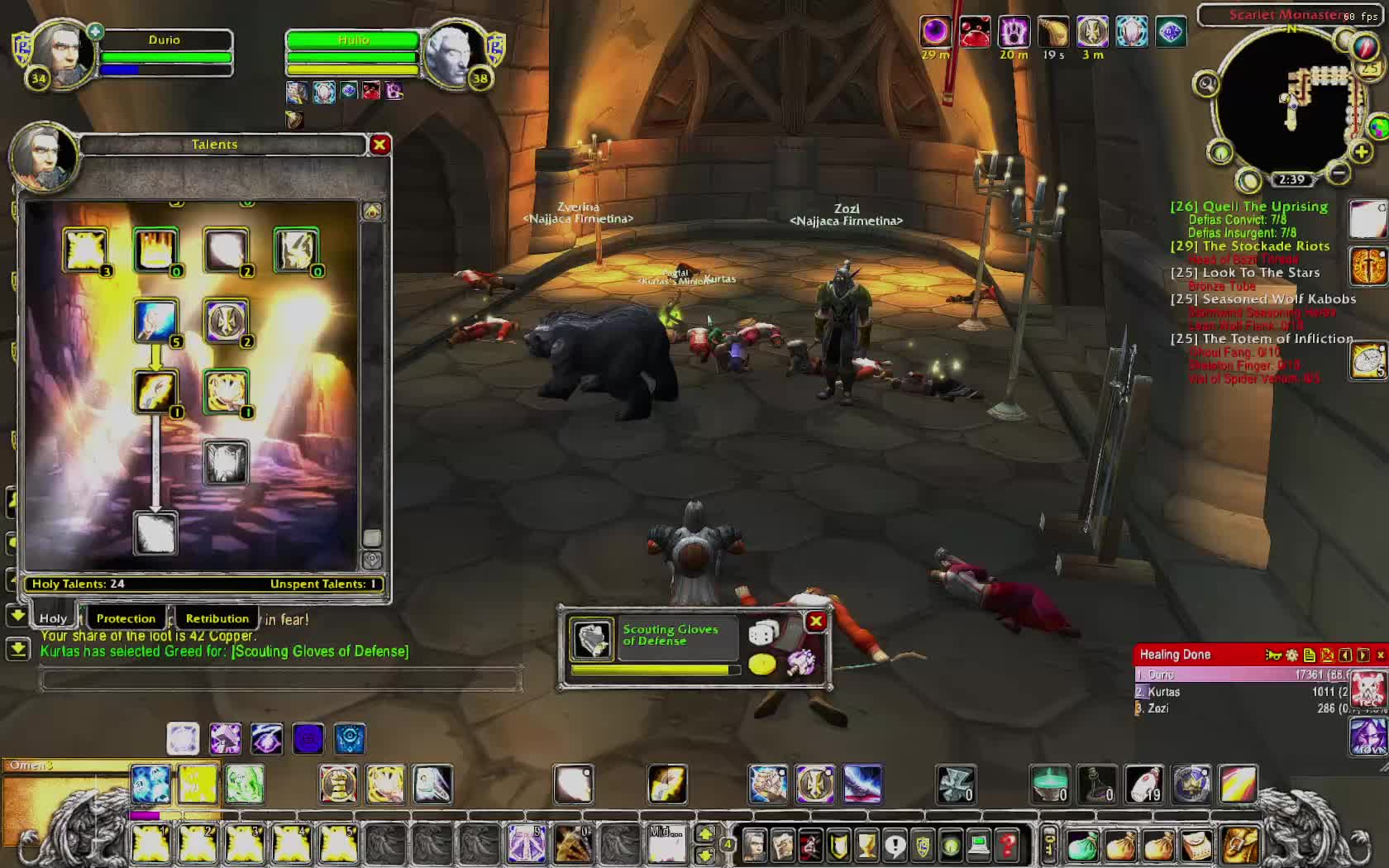The image size is (1389, 868).
Task: Open the keyring button
Action: [x=1048, y=845]
